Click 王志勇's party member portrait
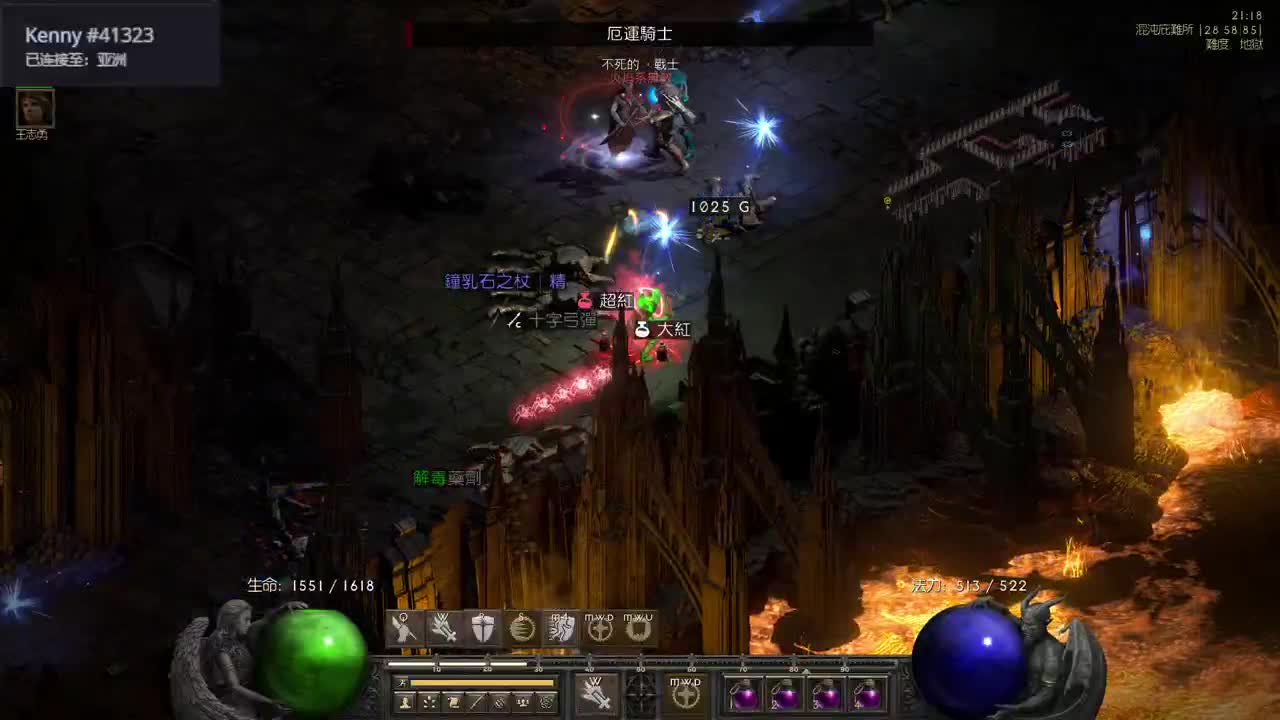Image resolution: width=1280 pixels, height=720 pixels. (33, 108)
